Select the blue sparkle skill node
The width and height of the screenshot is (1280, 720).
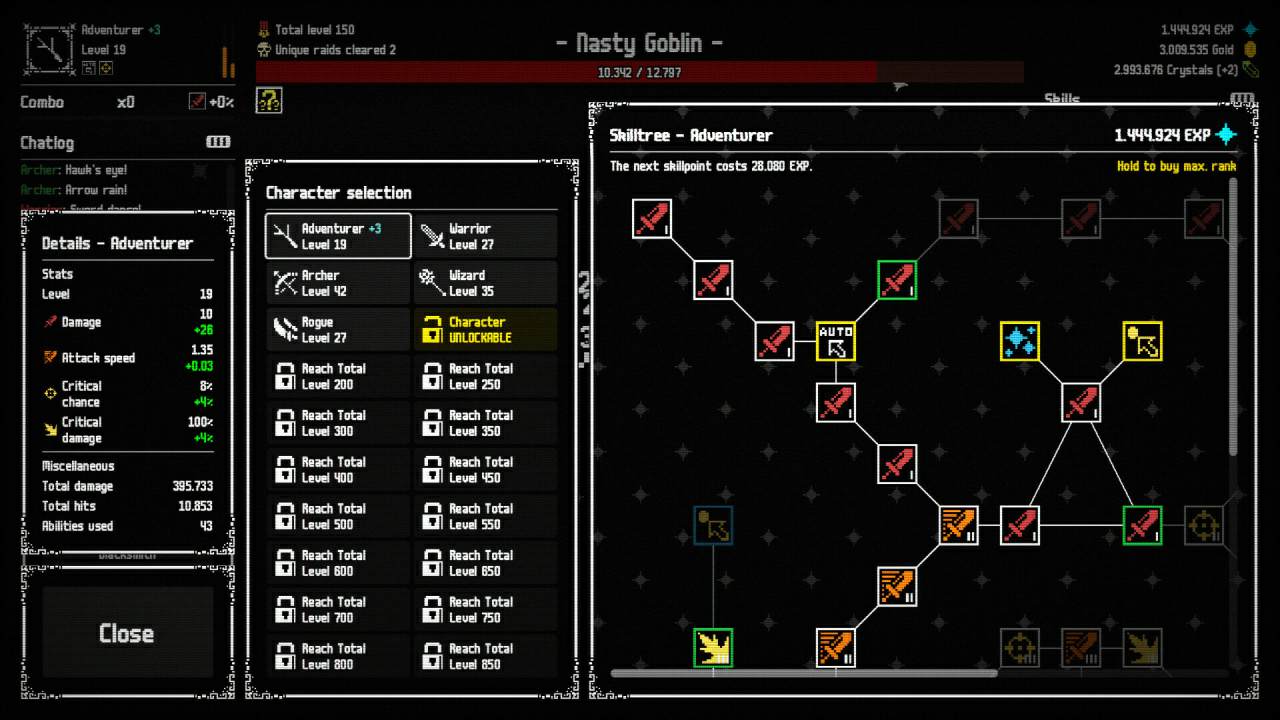1020,341
